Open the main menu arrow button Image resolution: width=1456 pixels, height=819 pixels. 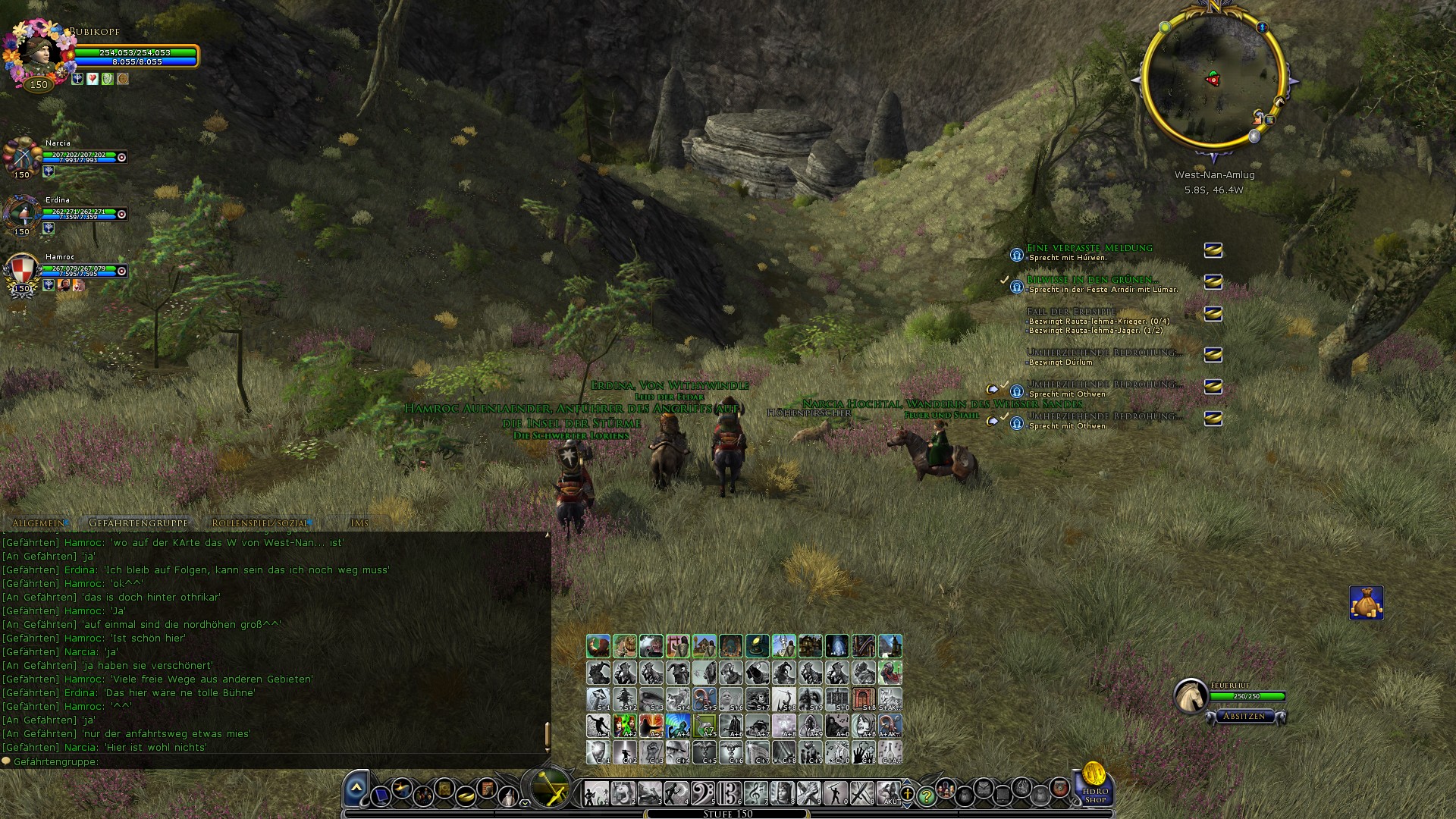pos(356,789)
